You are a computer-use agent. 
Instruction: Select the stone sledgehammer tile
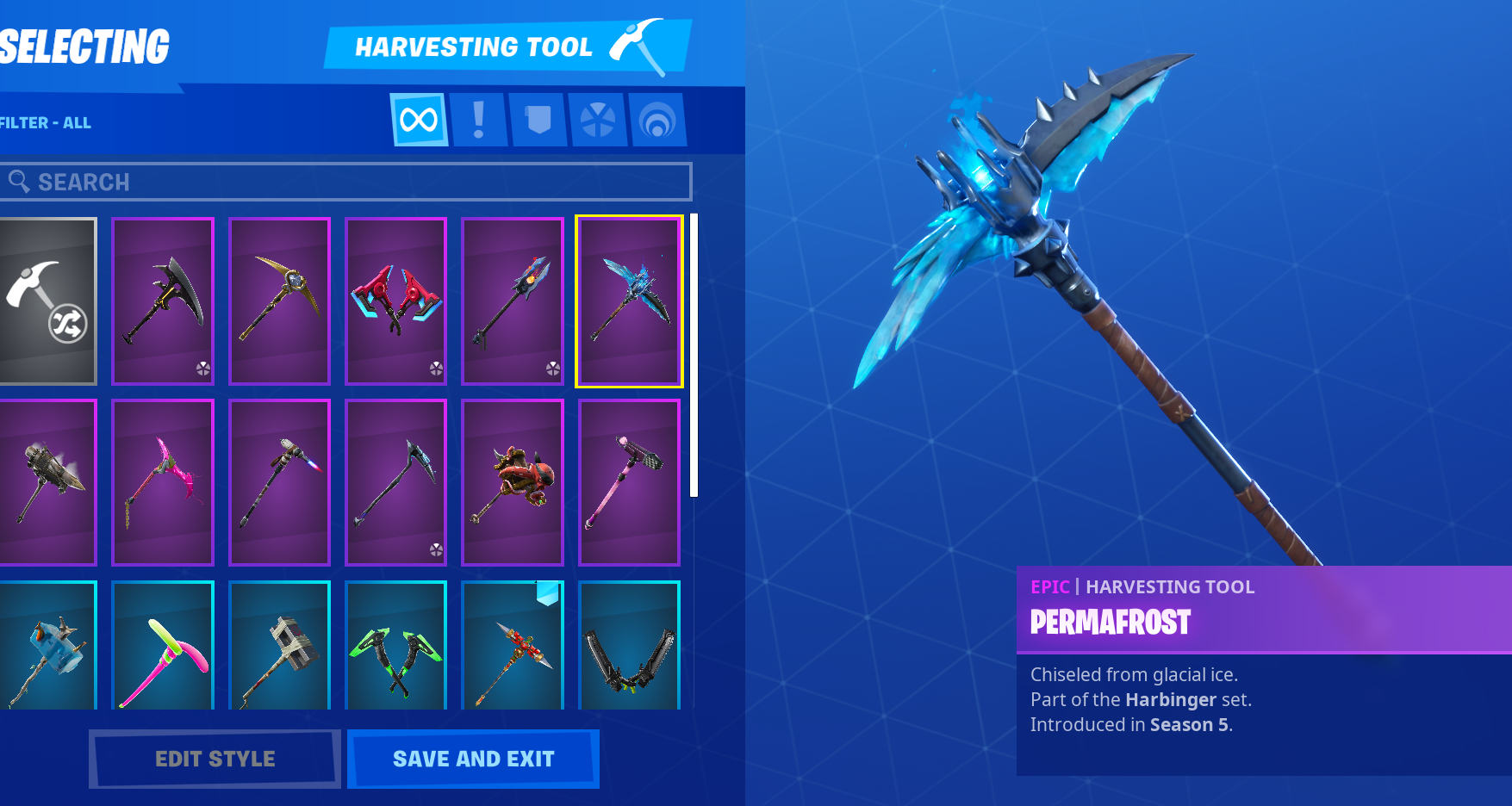(279, 646)
